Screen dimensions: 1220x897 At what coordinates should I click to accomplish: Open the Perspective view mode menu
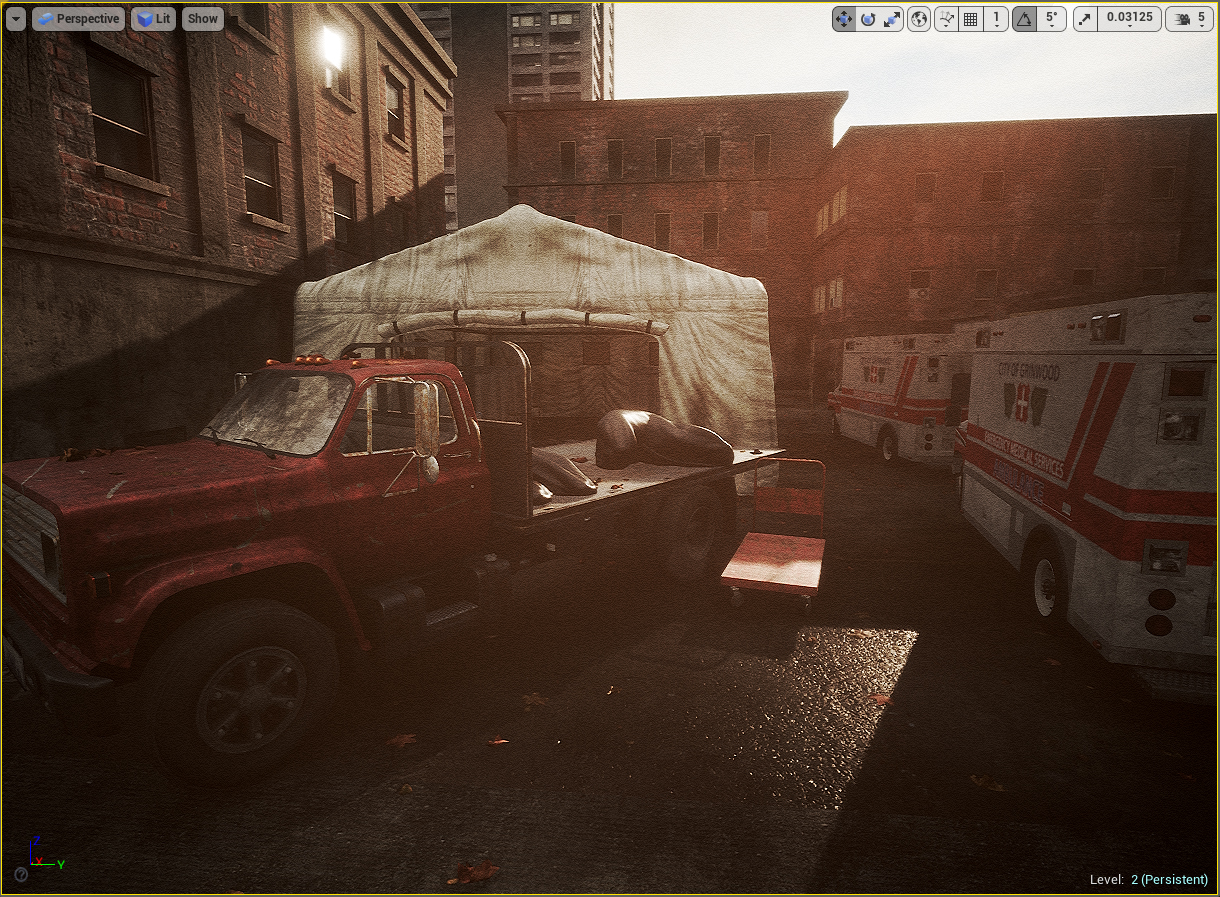(78, 18)
